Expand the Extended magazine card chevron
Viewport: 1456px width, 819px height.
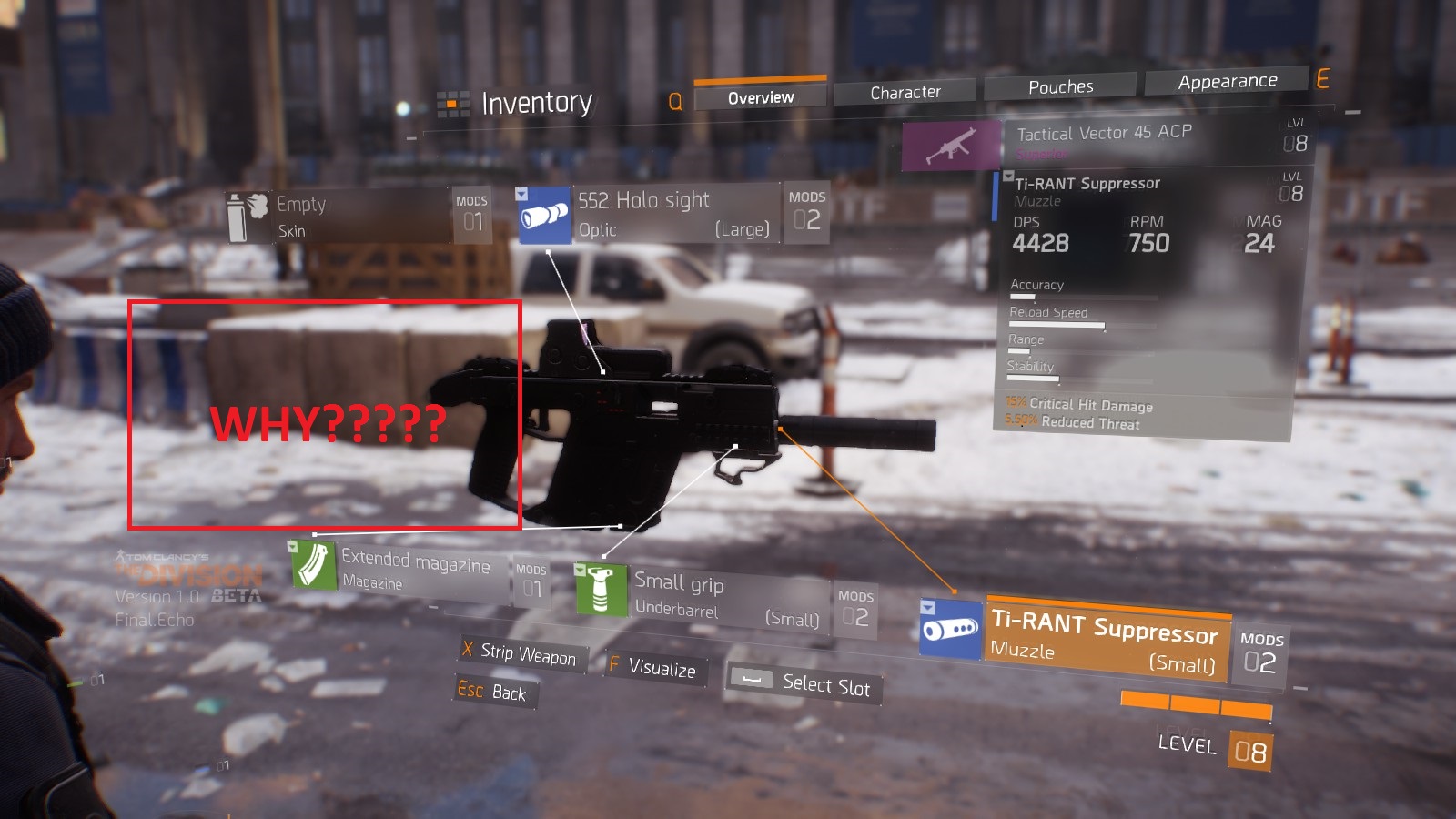292,548
